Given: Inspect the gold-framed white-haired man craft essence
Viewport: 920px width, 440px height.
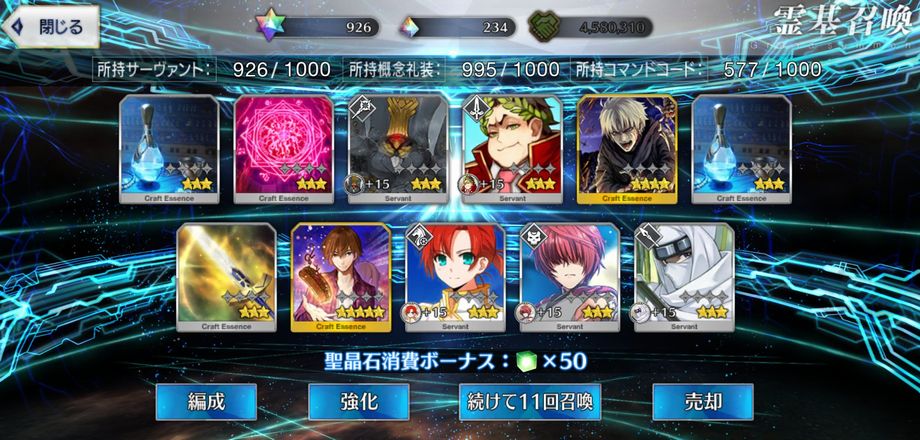Looking at the screenshot, I should tap(627, 148).
